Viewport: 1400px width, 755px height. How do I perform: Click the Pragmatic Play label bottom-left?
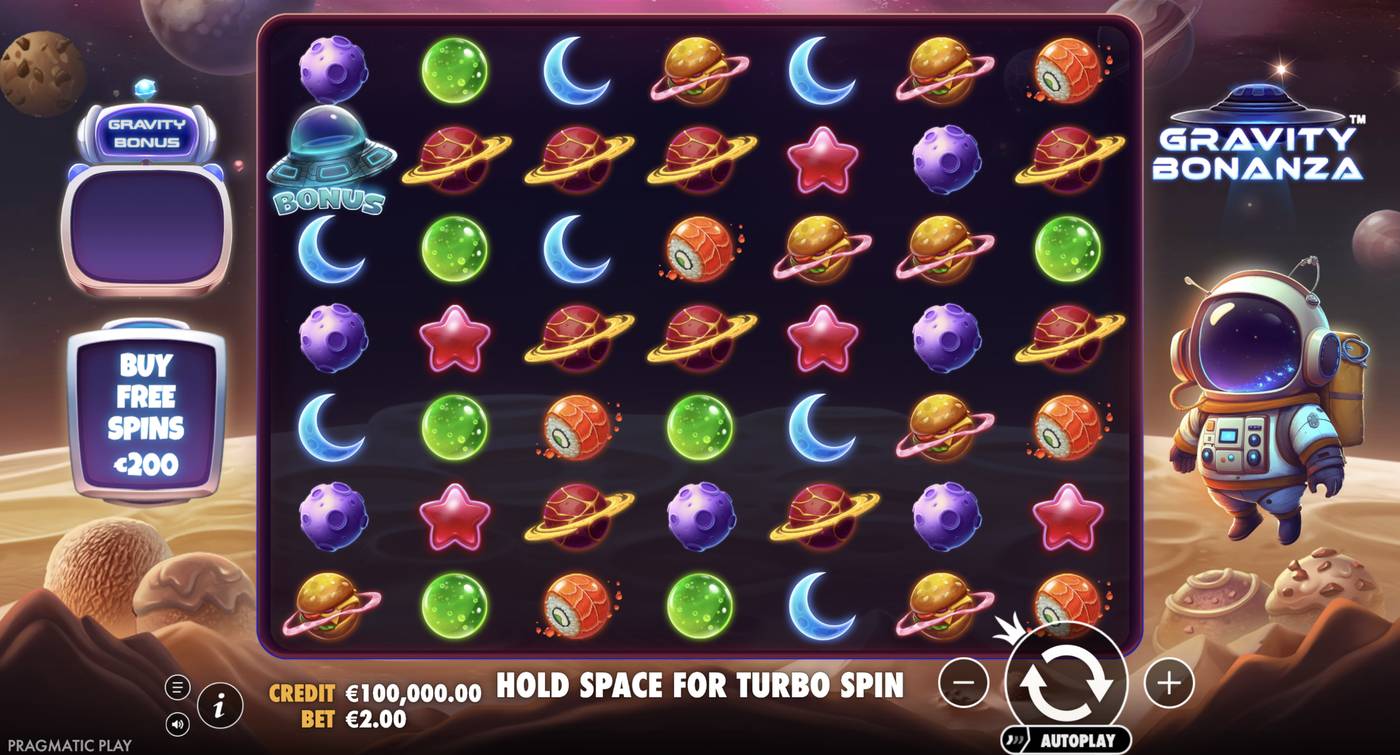click(68, 745)
